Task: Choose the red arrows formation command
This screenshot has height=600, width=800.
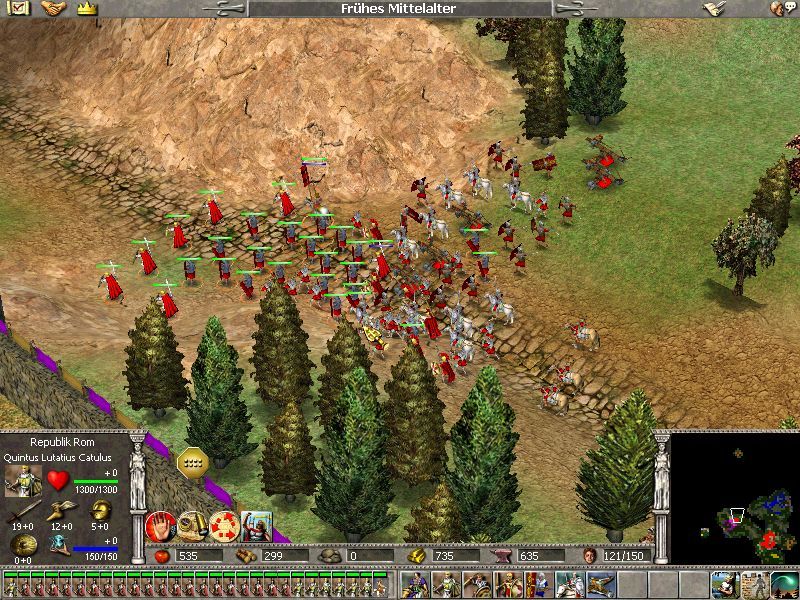Action: (224, 526)
